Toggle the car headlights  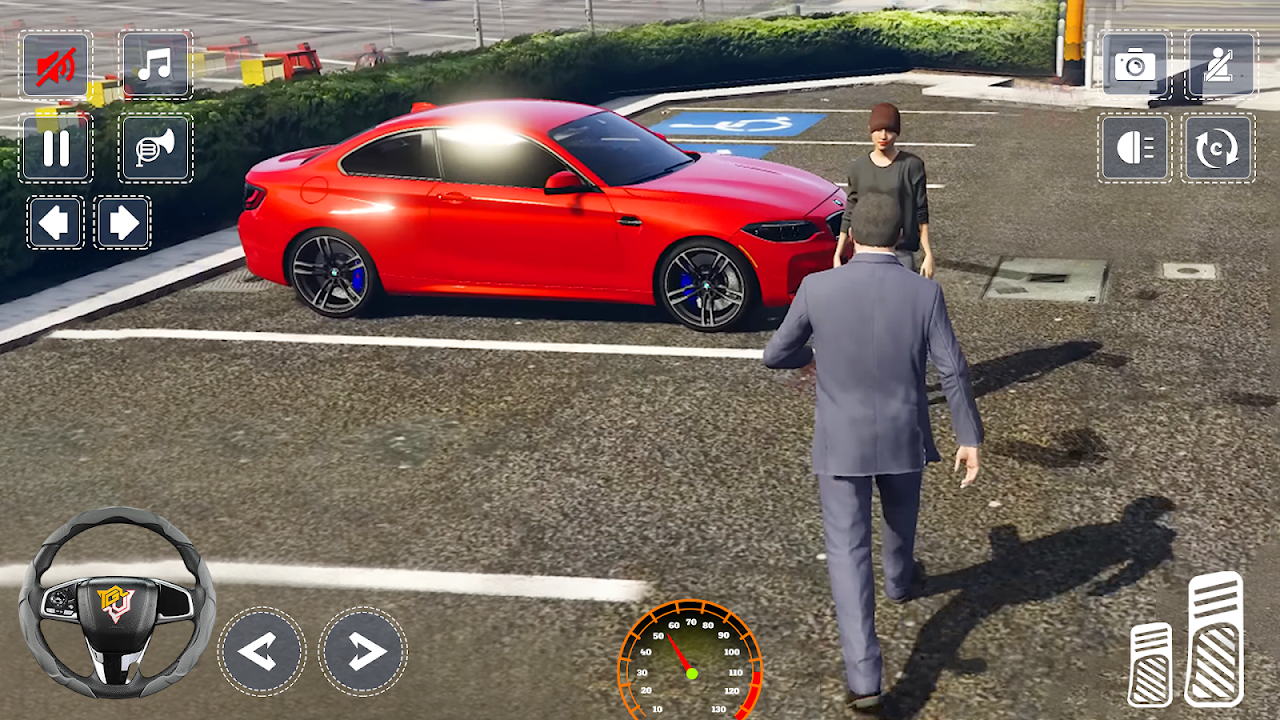(1135, 148)
